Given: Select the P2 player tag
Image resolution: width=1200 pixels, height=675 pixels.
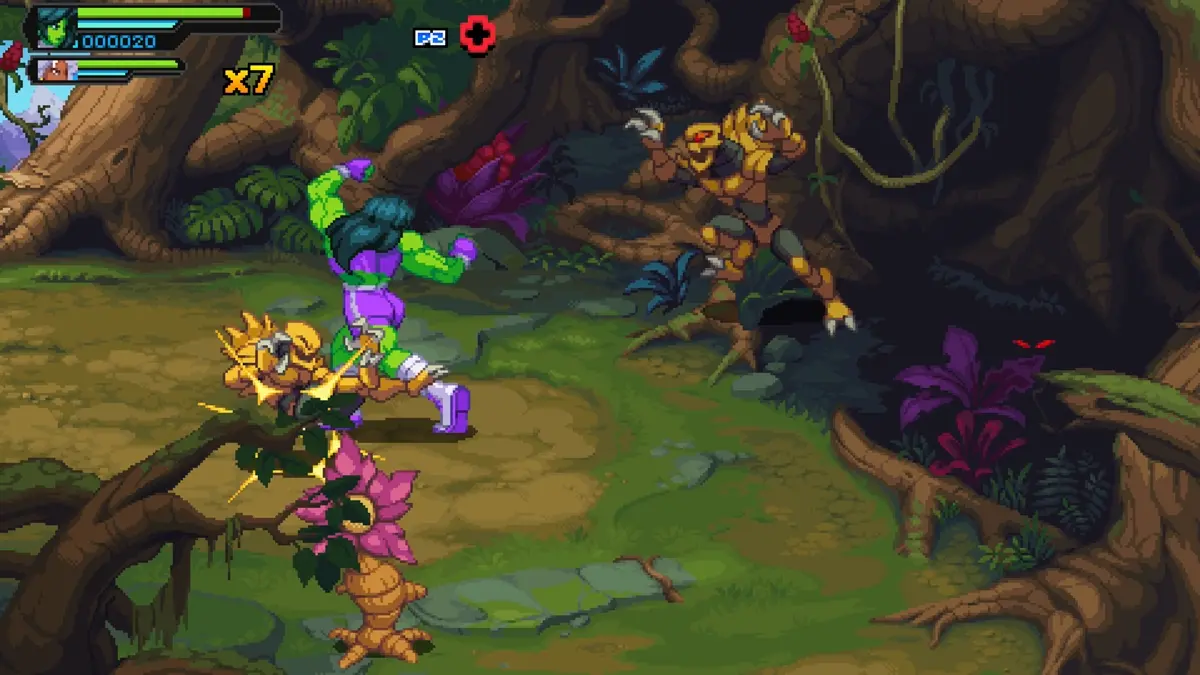Looking at the screenshot, I should tap(430, 37).
